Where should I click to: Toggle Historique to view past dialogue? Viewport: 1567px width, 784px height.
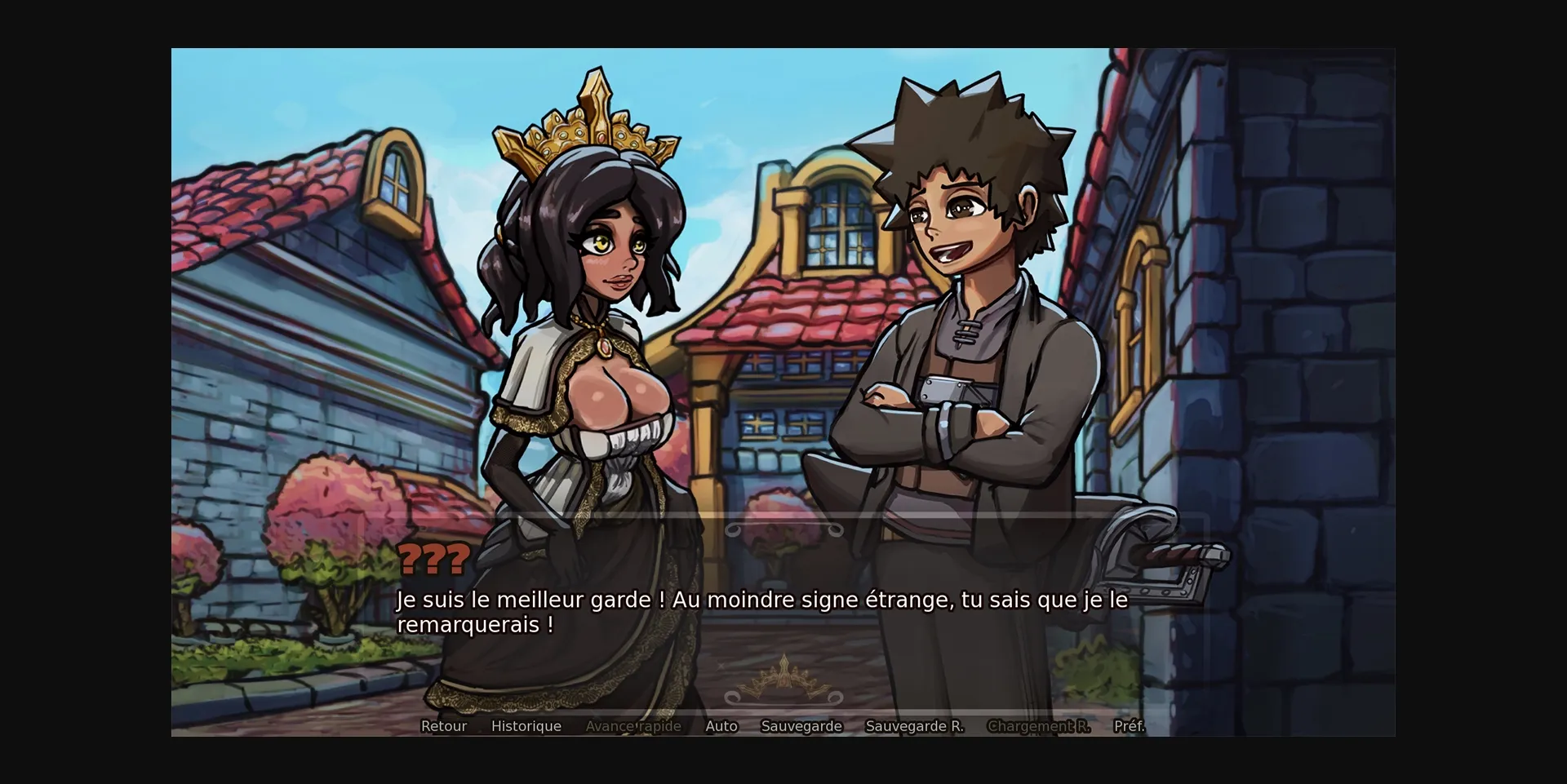(x=526, y=726)
